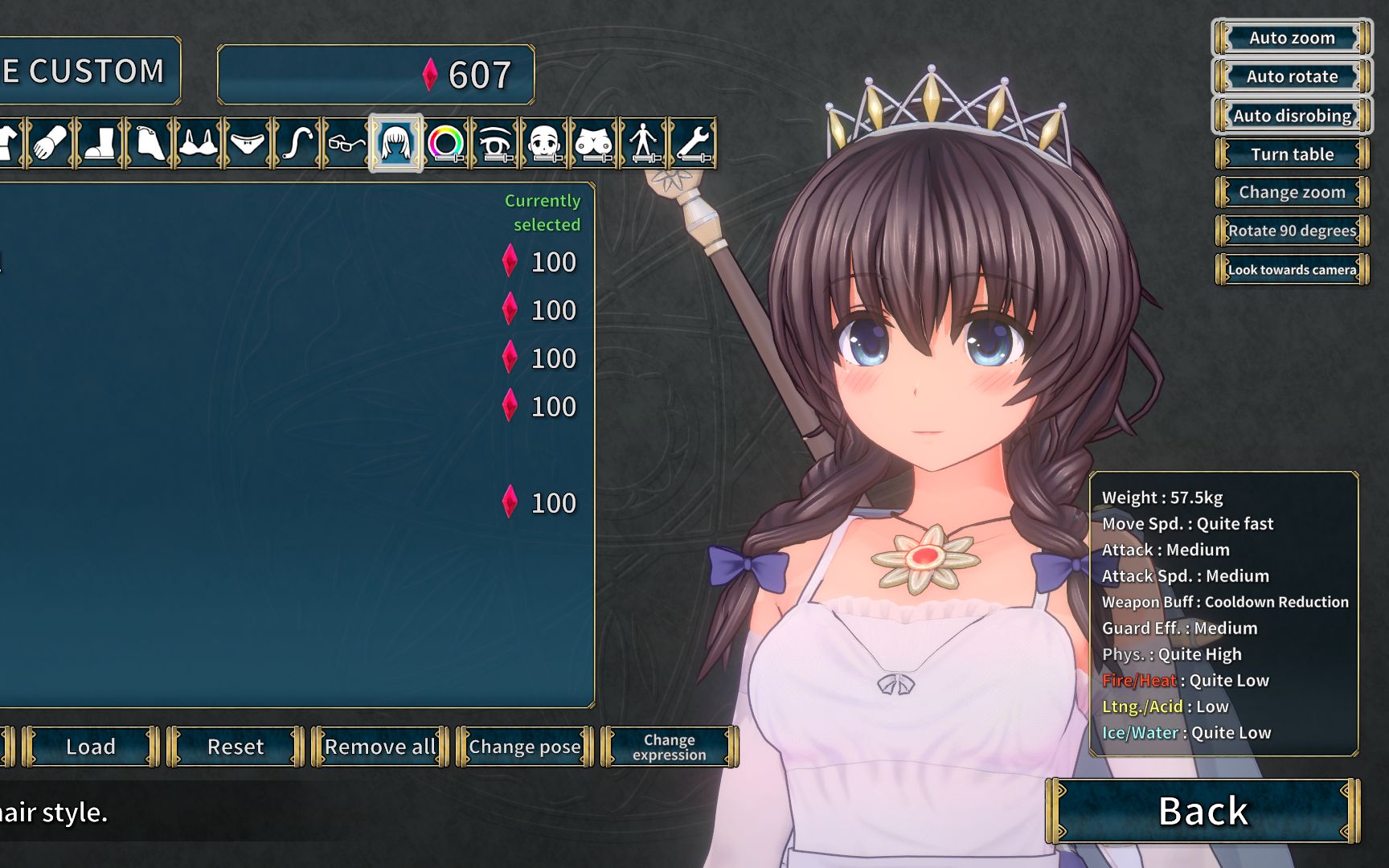Go back with the Back button
1389x868 pixels.
1203,811
